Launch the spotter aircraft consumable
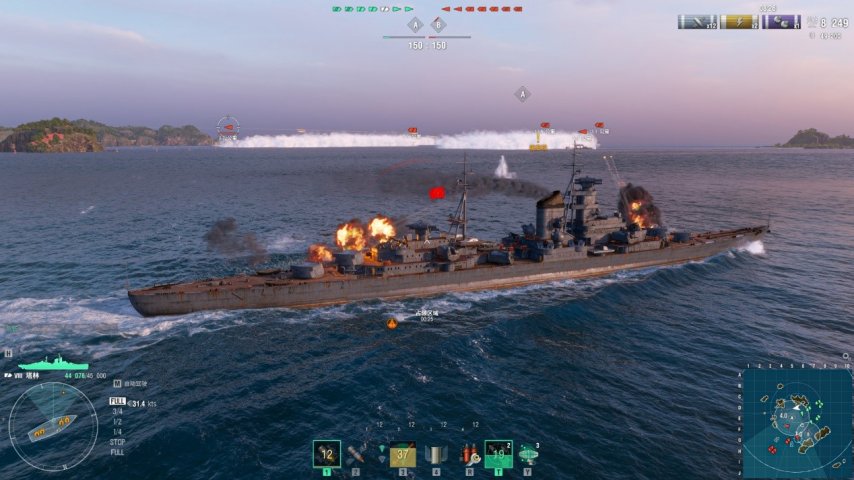 (528, 455)
